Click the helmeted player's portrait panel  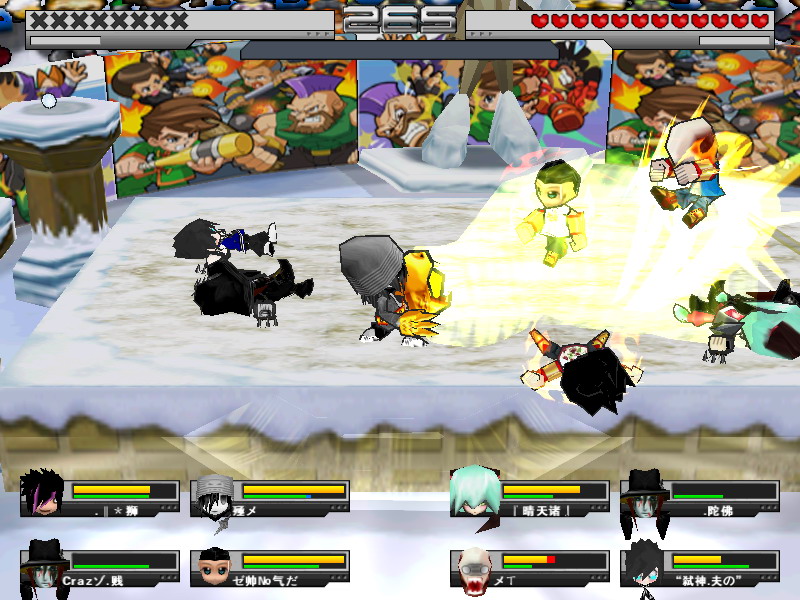click(x=270, y=497)
